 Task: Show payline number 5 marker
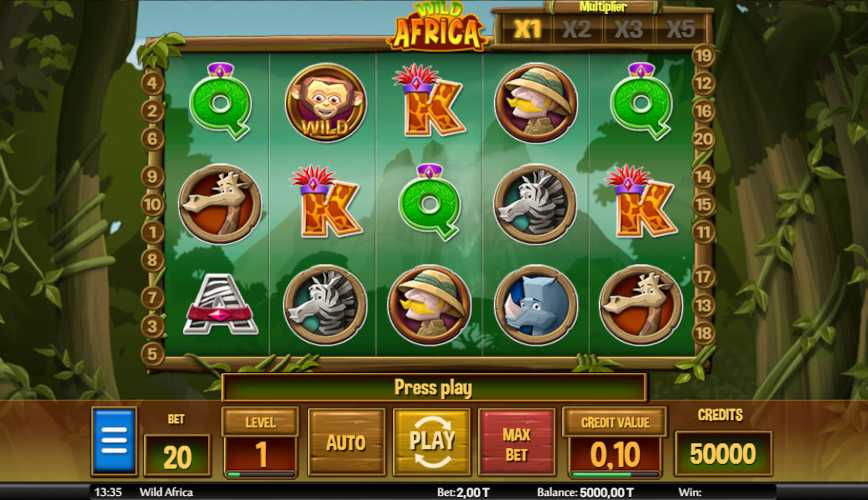(x=153, y=353)
